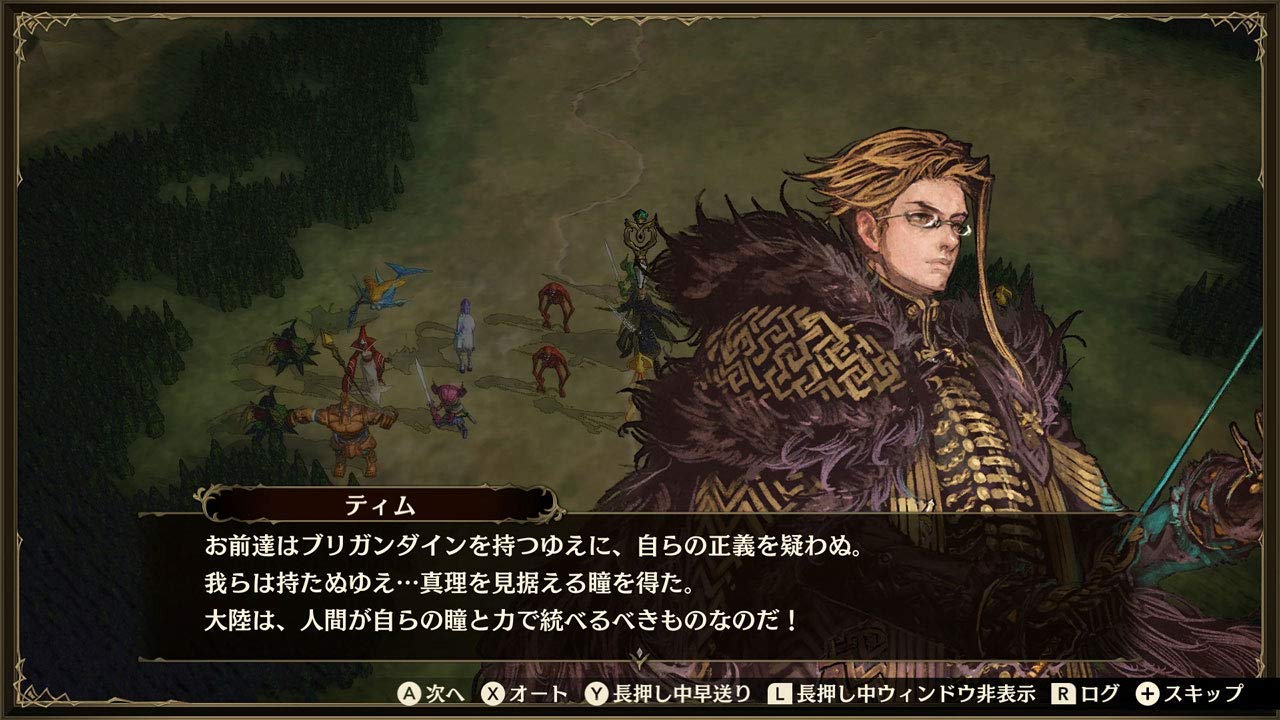The image size is (1280, 720).
Task: Select the red demon unit near the center
Action: pos(555,305)
